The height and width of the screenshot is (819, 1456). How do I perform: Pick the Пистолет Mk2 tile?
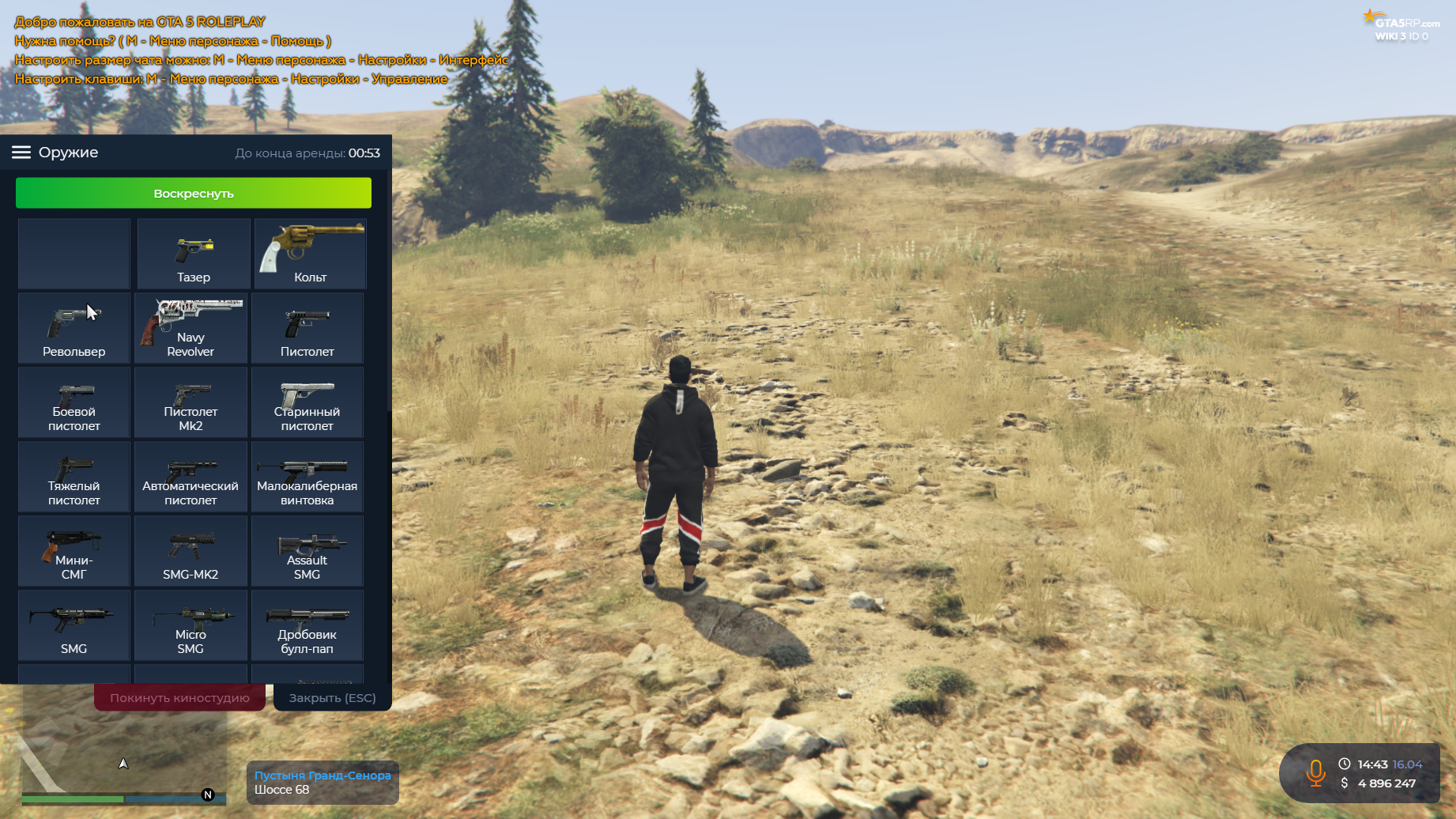pos(190,403)
